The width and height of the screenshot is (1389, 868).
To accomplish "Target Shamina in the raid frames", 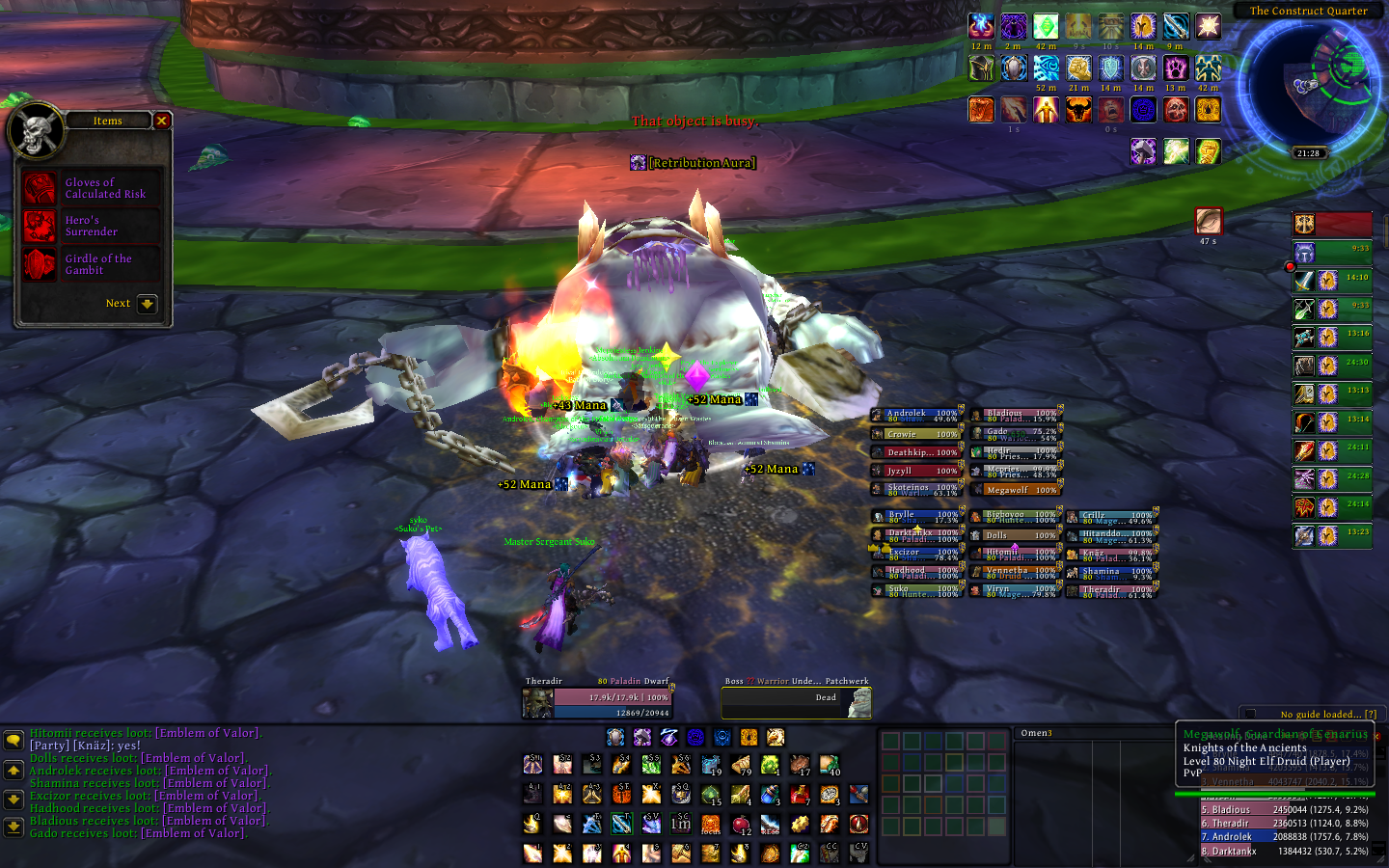I will pos(1112,572).
